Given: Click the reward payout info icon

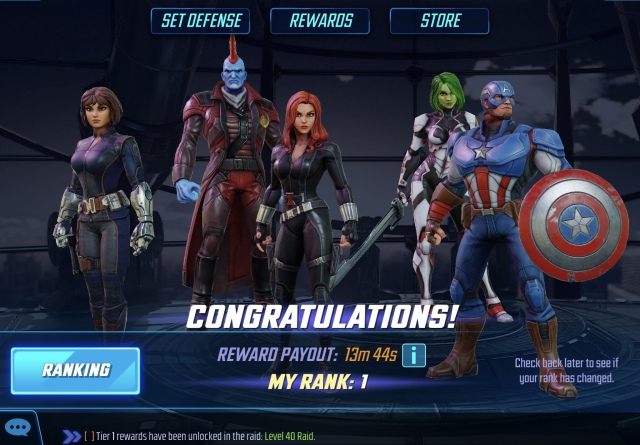Looking at the screenshot, I should 414,354.
